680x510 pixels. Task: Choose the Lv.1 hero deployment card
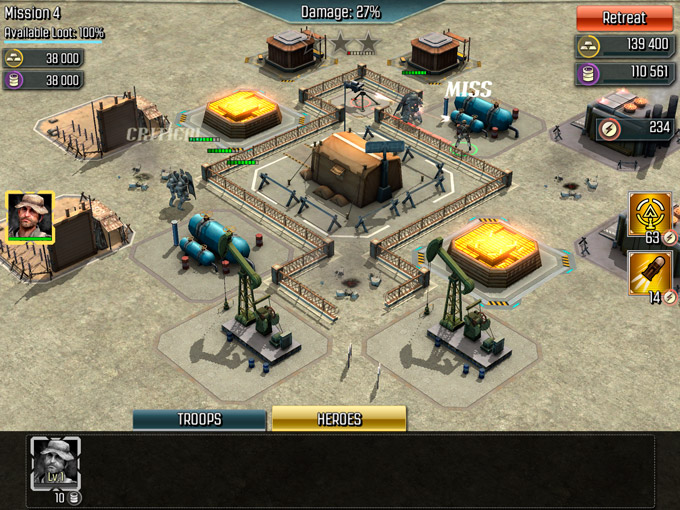point(55,463)
